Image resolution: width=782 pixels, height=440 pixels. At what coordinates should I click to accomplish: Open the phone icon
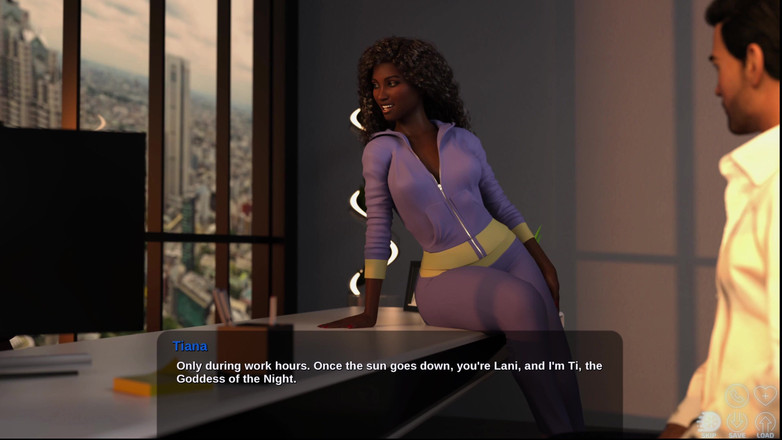(x=737, y=394)
